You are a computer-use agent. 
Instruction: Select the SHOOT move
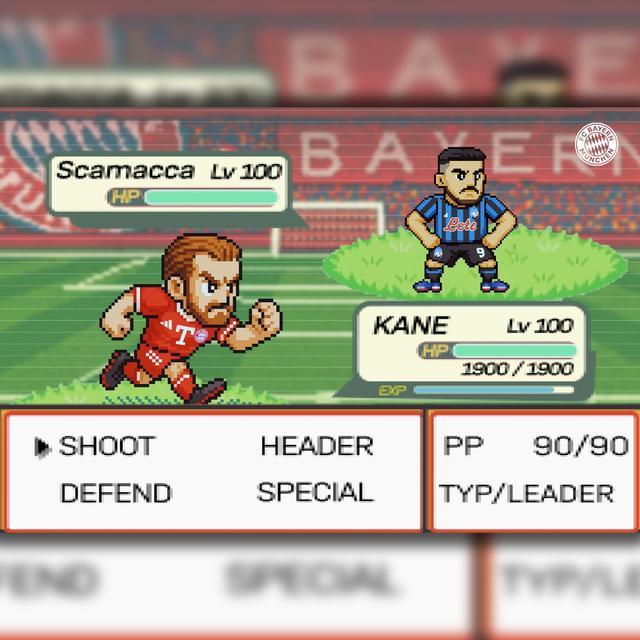click(108, 446)
